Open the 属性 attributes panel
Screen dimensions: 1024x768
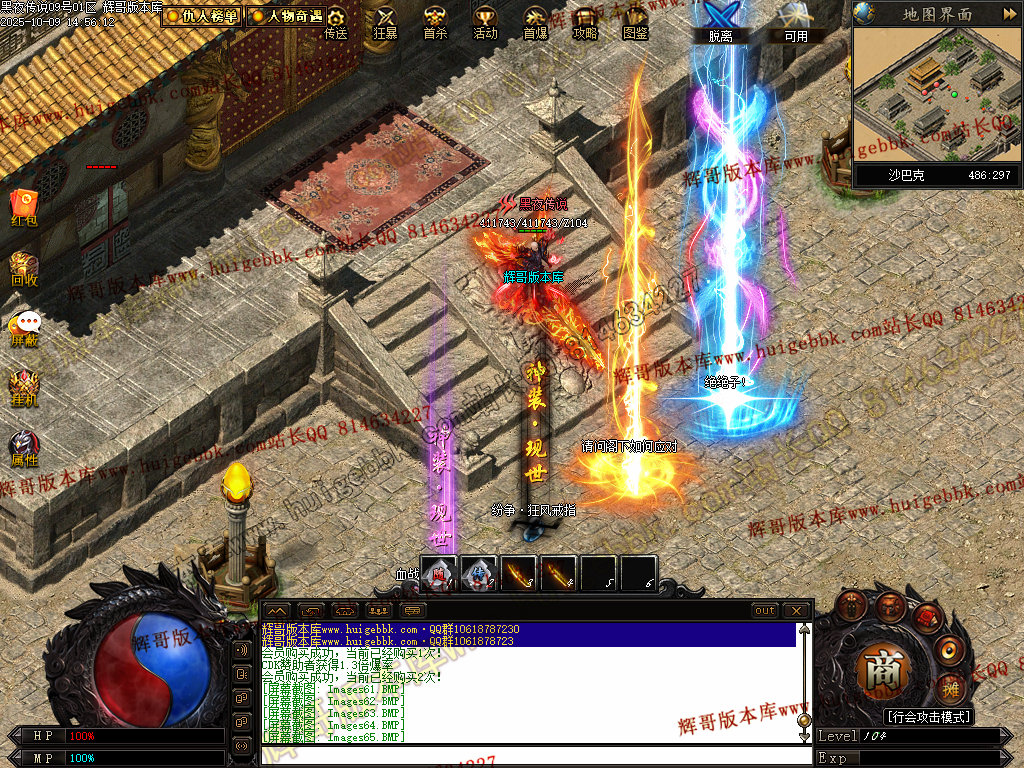(x=24, y=448)
